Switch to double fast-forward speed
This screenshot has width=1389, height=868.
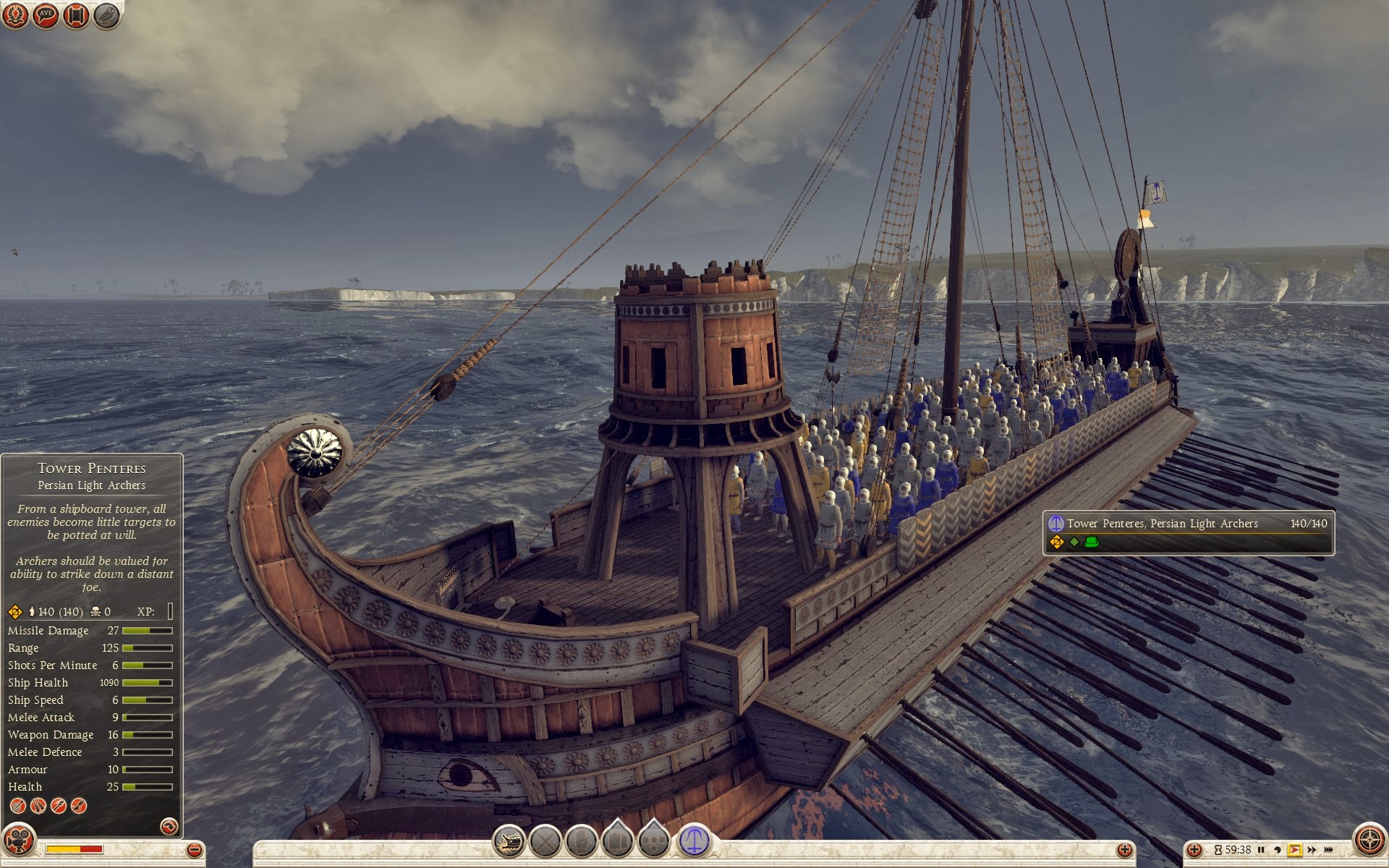point(1312,850)
